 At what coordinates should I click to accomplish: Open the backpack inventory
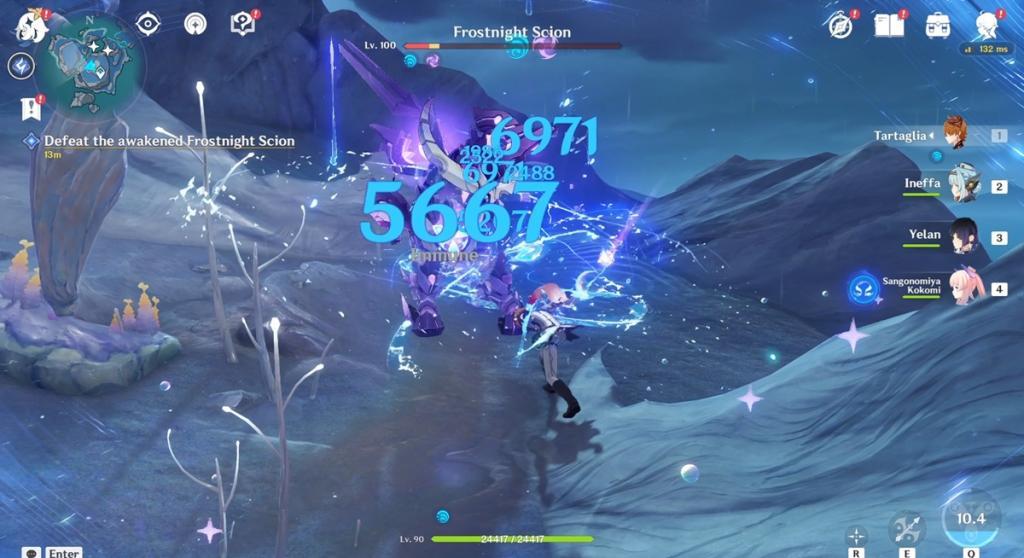938,26
